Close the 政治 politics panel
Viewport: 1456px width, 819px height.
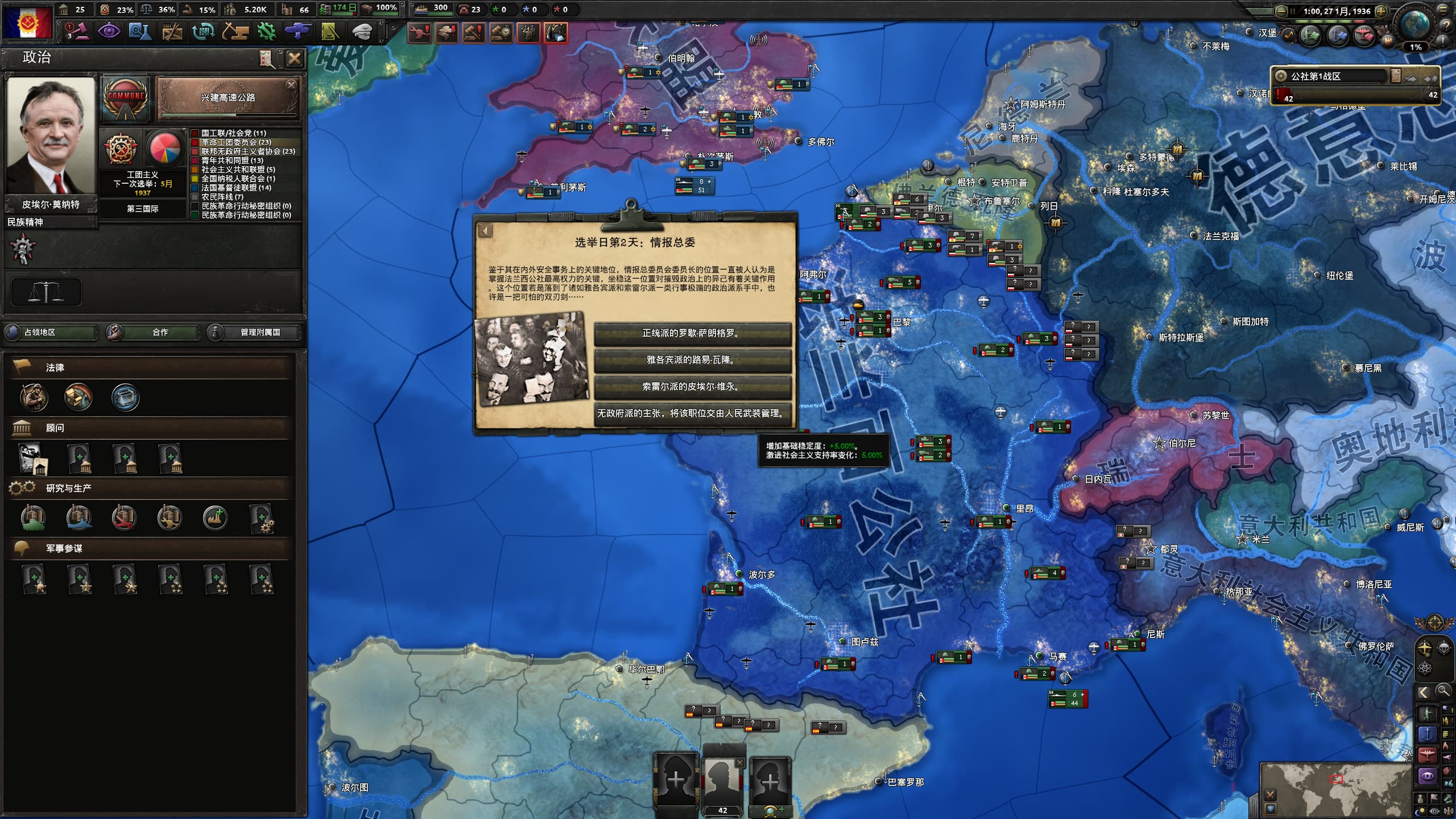click(x=295, y=58)
